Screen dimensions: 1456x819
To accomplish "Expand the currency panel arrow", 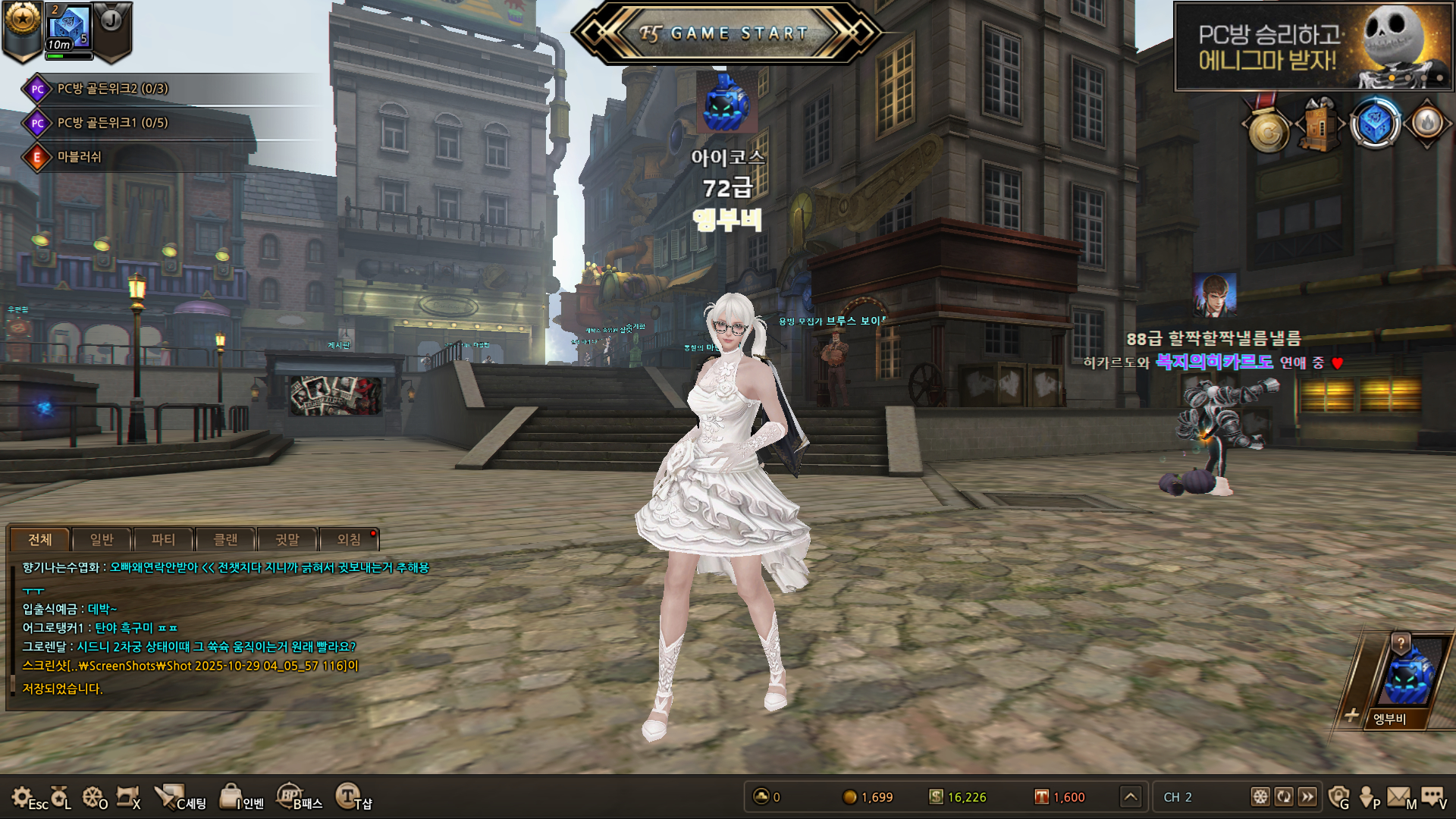I will click(1130, 797).
